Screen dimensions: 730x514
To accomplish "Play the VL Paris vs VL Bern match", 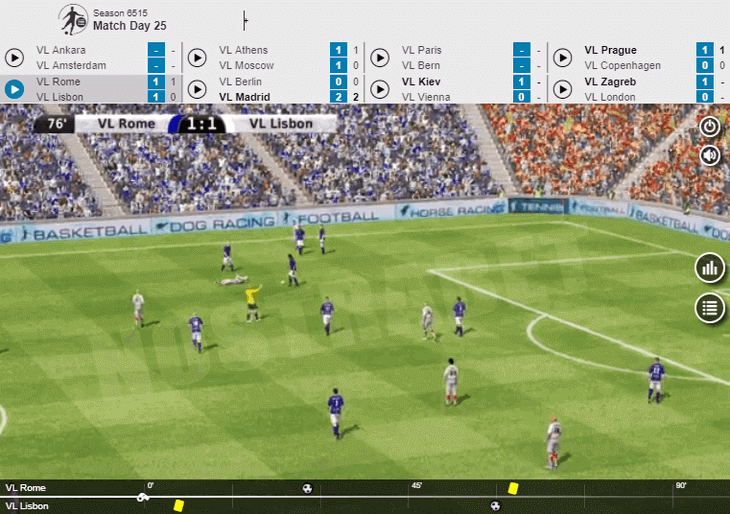I will pyautogui.click(x=380, y=57).
